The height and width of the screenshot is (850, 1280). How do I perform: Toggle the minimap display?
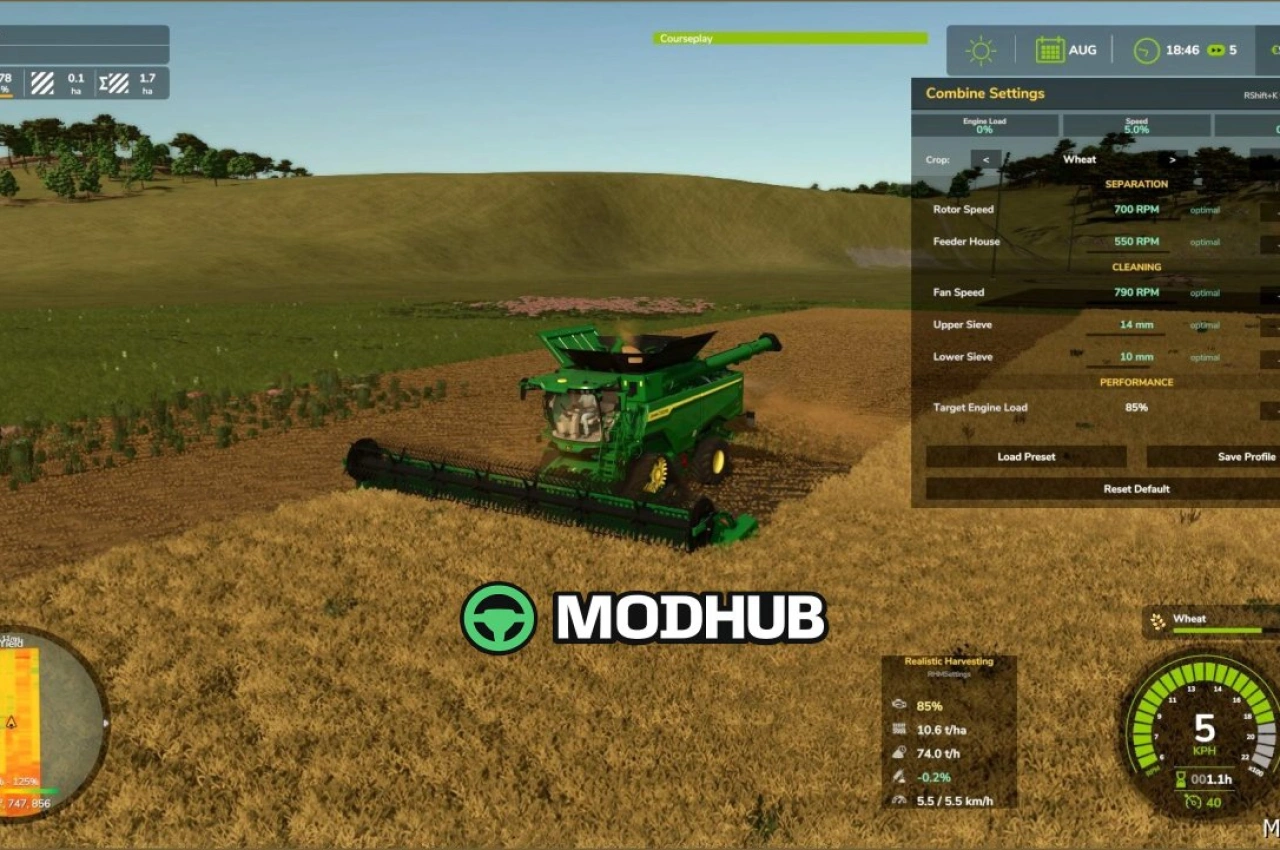pos(63,722)
